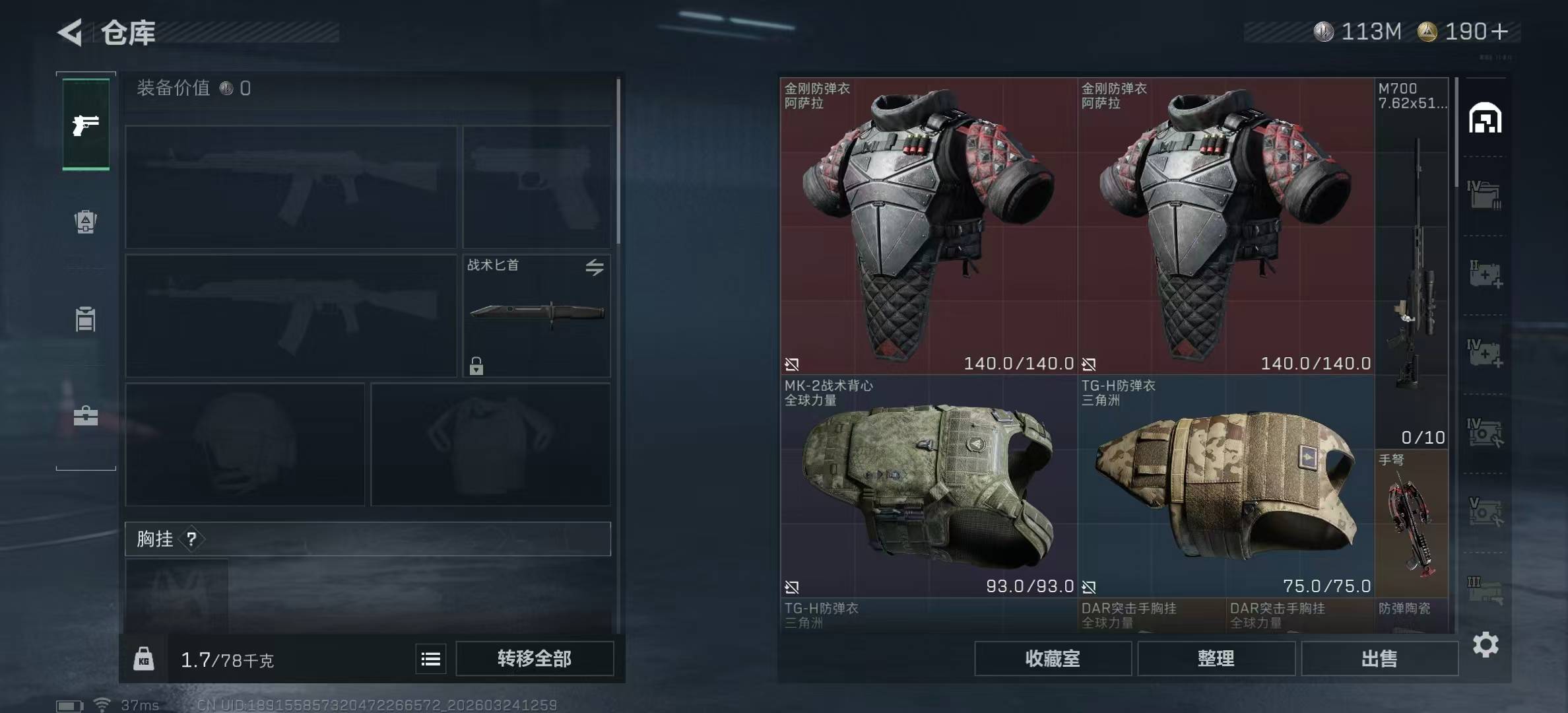Open the backpack tab in sidebar
Viewport: 1568px width, 713px height.
(86, 222)
